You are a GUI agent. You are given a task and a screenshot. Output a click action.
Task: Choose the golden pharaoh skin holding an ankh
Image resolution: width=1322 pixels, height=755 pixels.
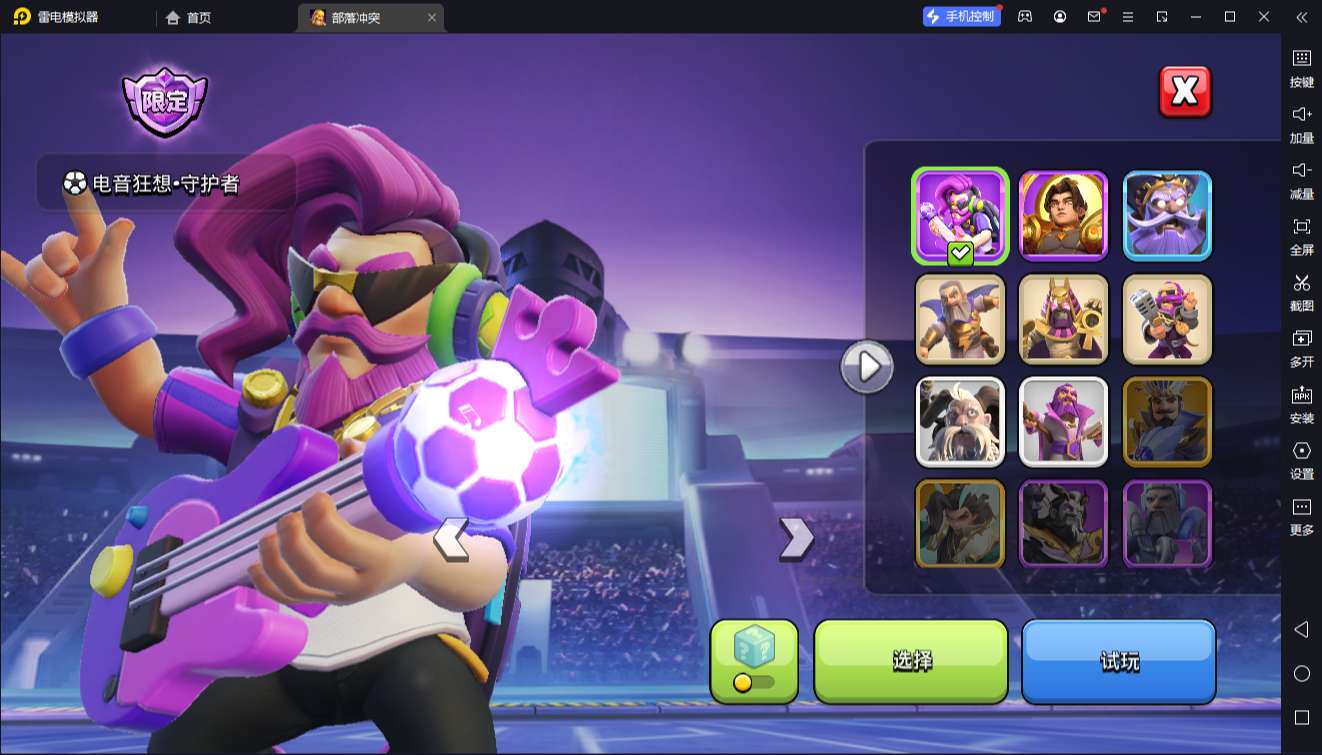click(1063, 319)
